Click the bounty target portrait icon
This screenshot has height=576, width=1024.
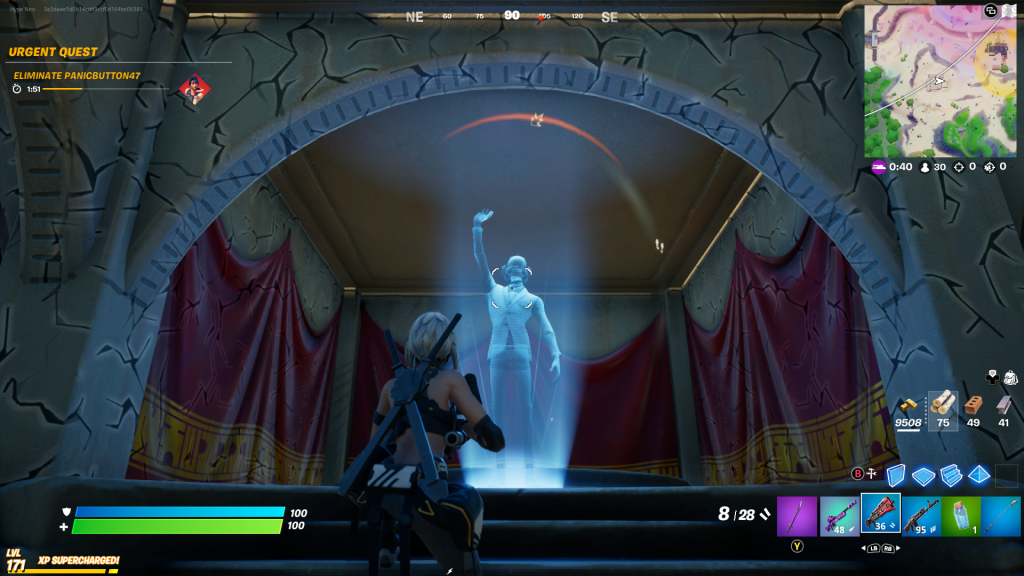(x=194, y=90)
